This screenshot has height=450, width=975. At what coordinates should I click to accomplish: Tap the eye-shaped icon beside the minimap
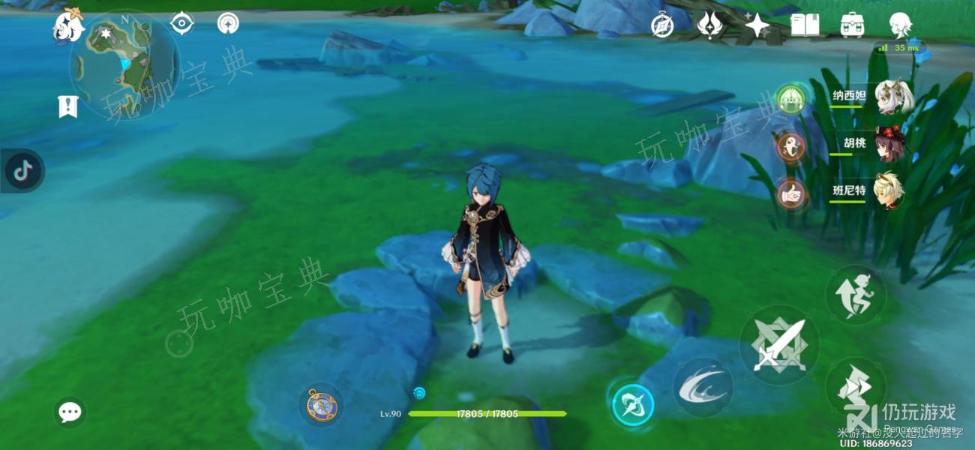point(181,23)
